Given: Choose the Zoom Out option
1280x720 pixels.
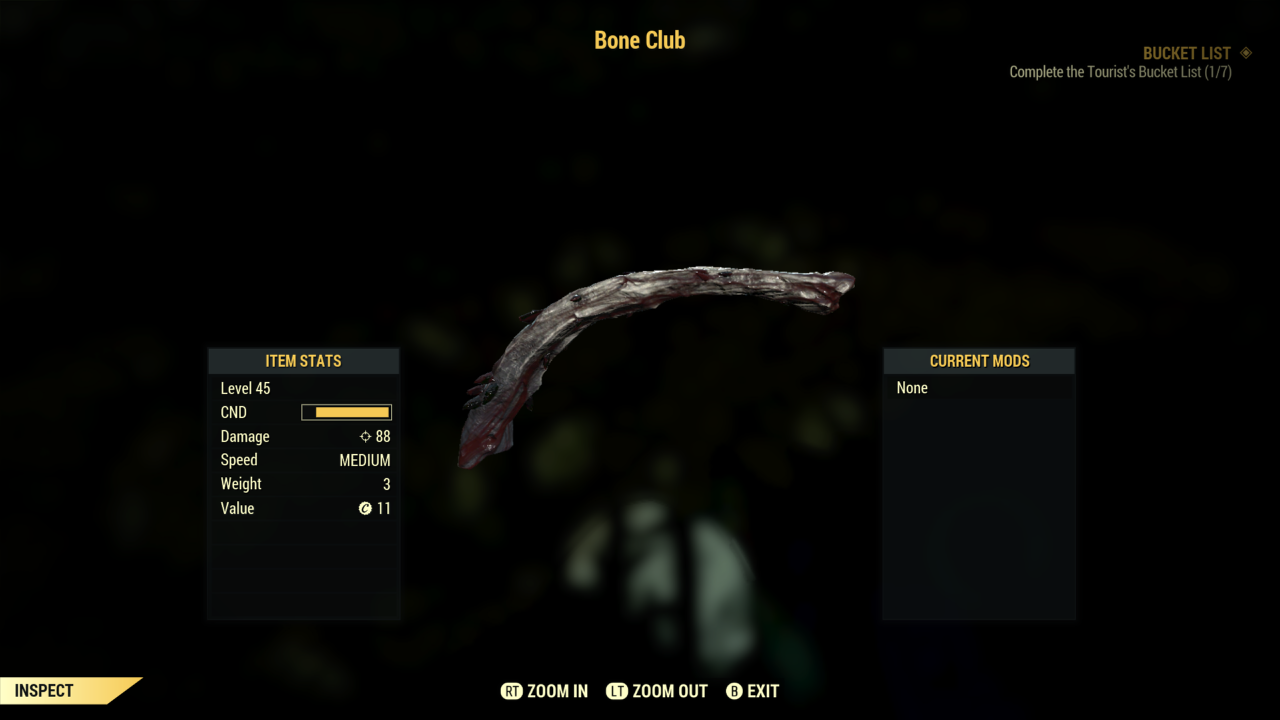Looking at the screenshot, I should 657,691.
